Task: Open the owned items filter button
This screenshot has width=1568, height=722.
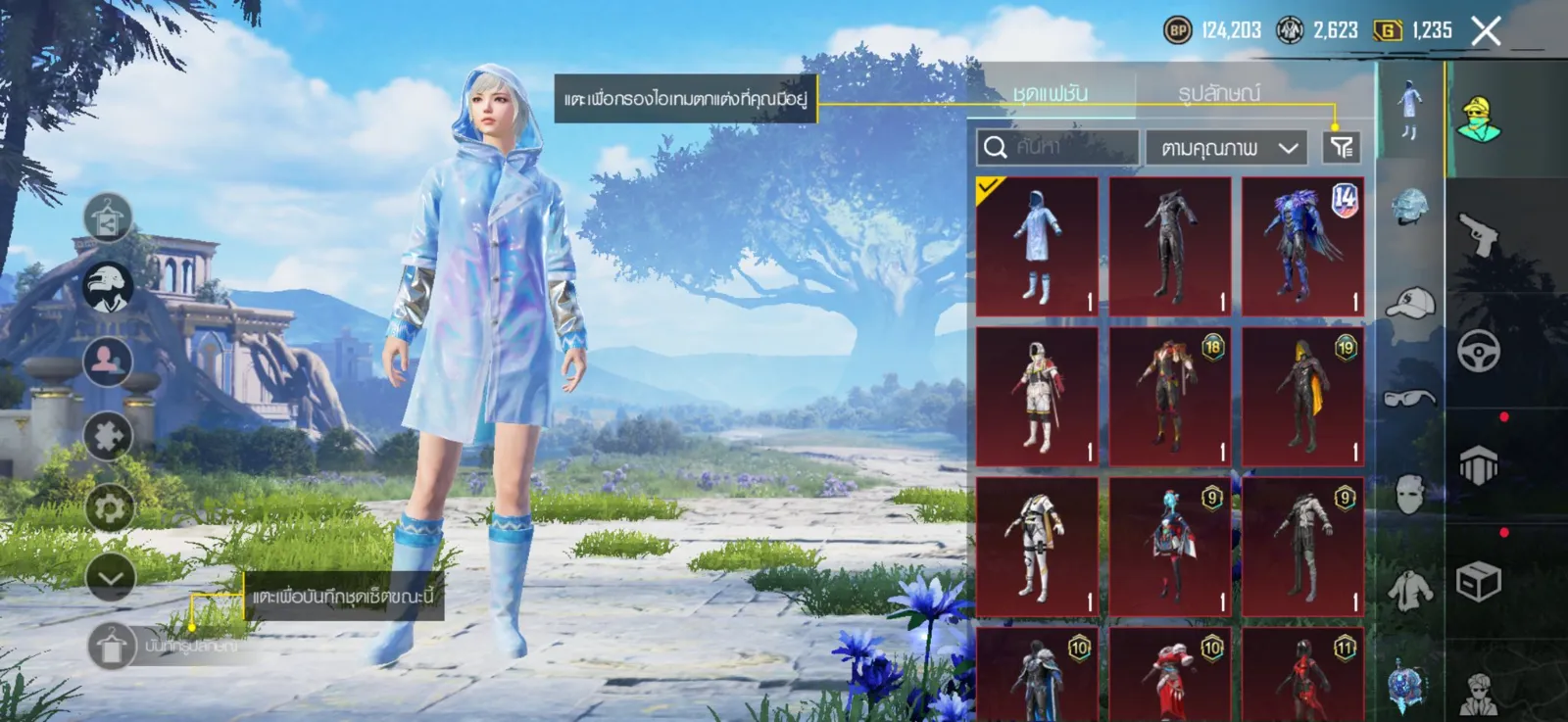Action: coord(1342,148)
